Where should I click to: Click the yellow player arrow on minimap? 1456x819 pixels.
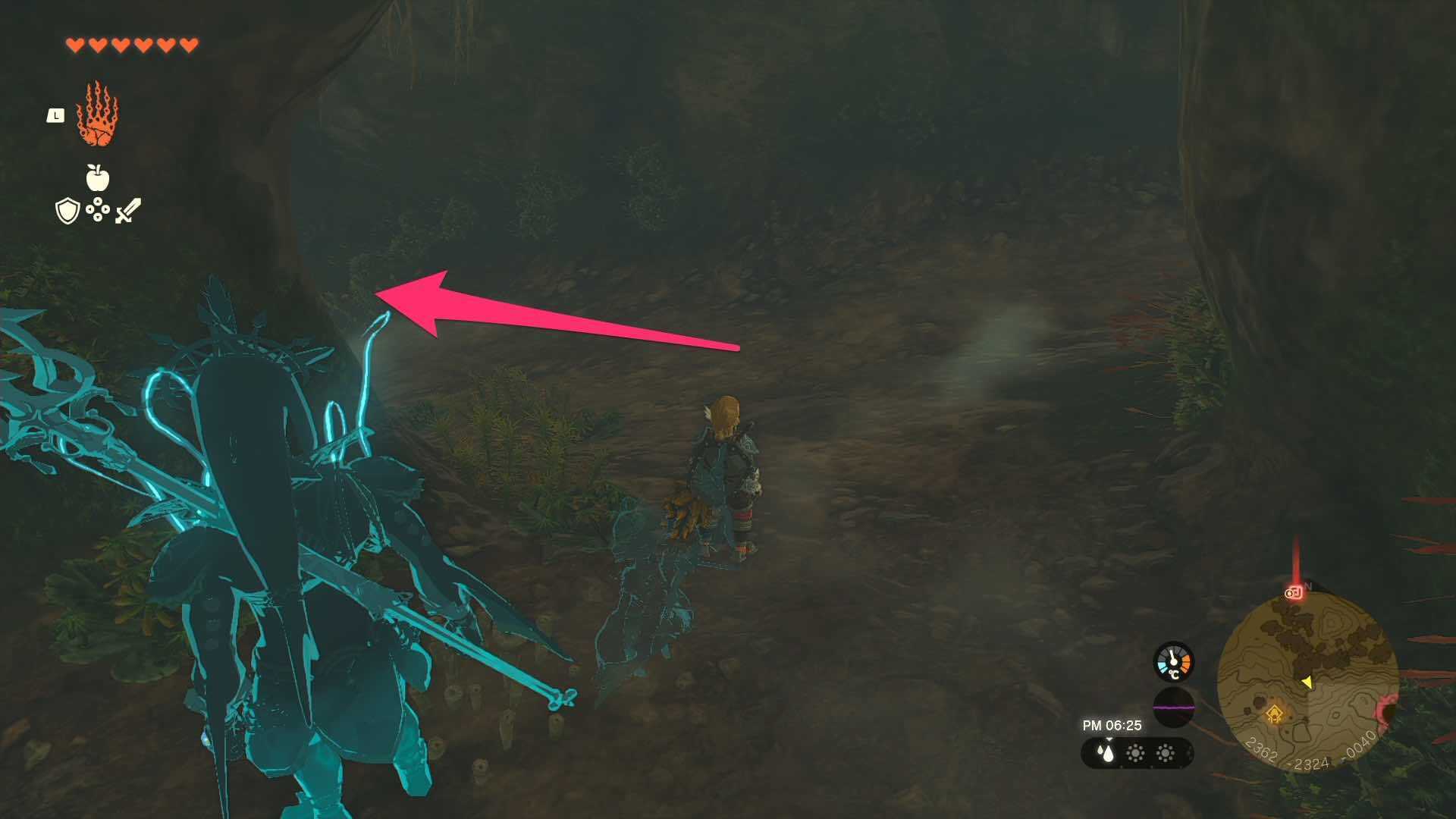click(1307, 682)
